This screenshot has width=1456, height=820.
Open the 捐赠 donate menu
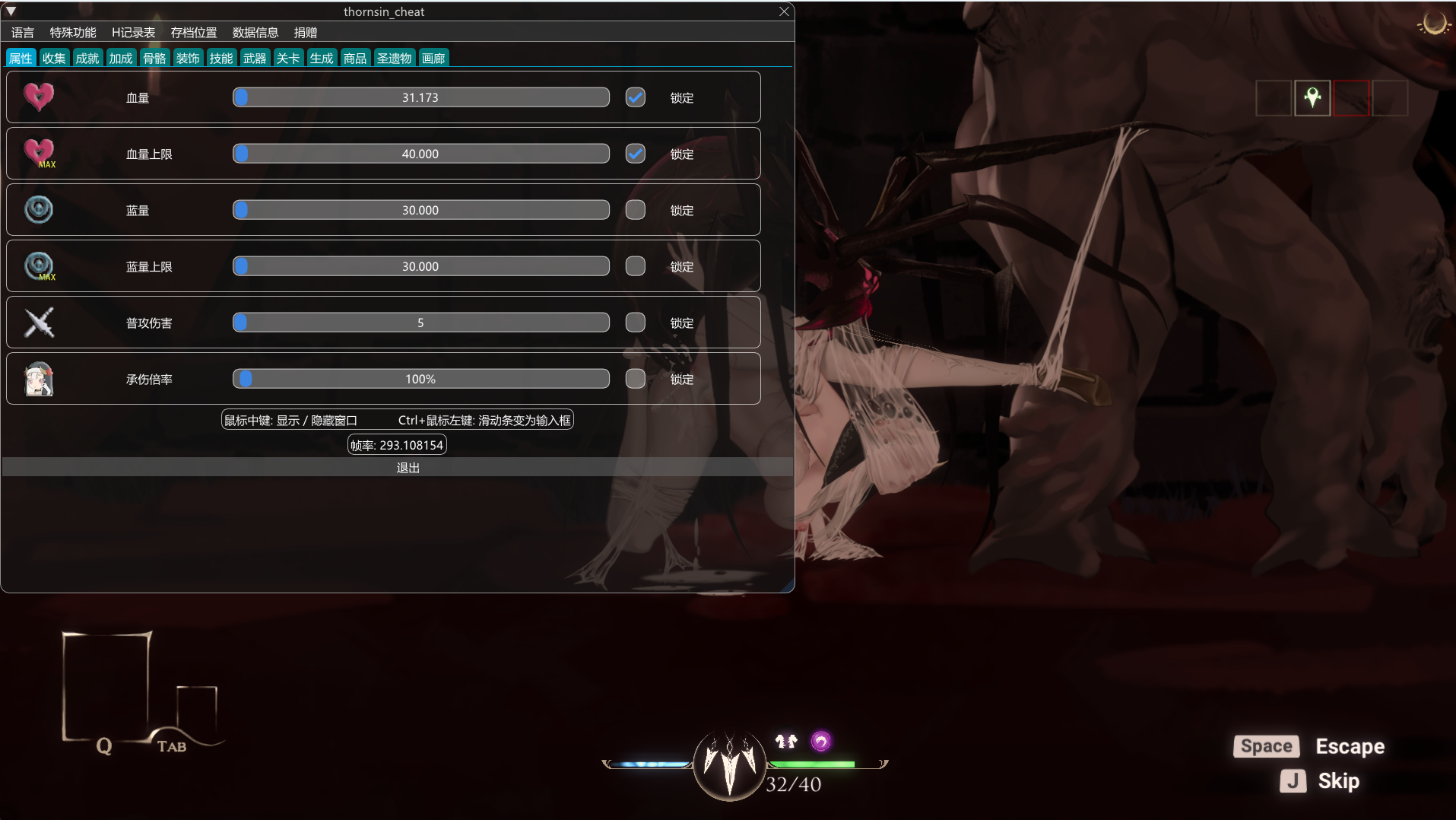tap(306, 33)
